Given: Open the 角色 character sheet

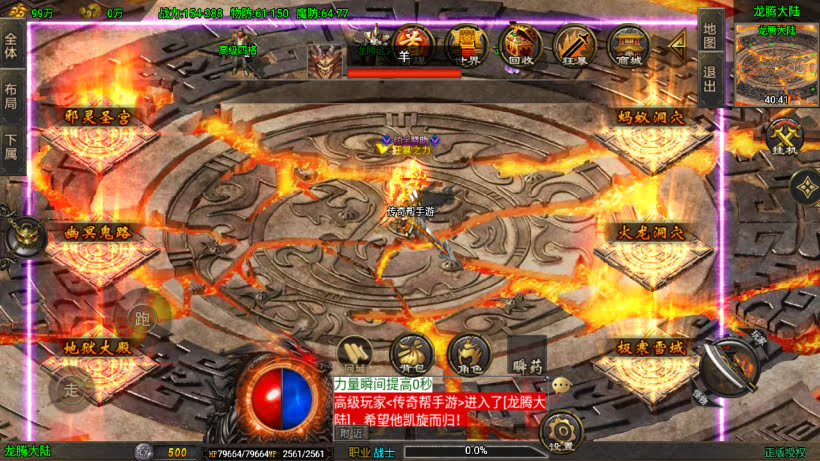Looking at the screenshot, I should click(467, 354).
